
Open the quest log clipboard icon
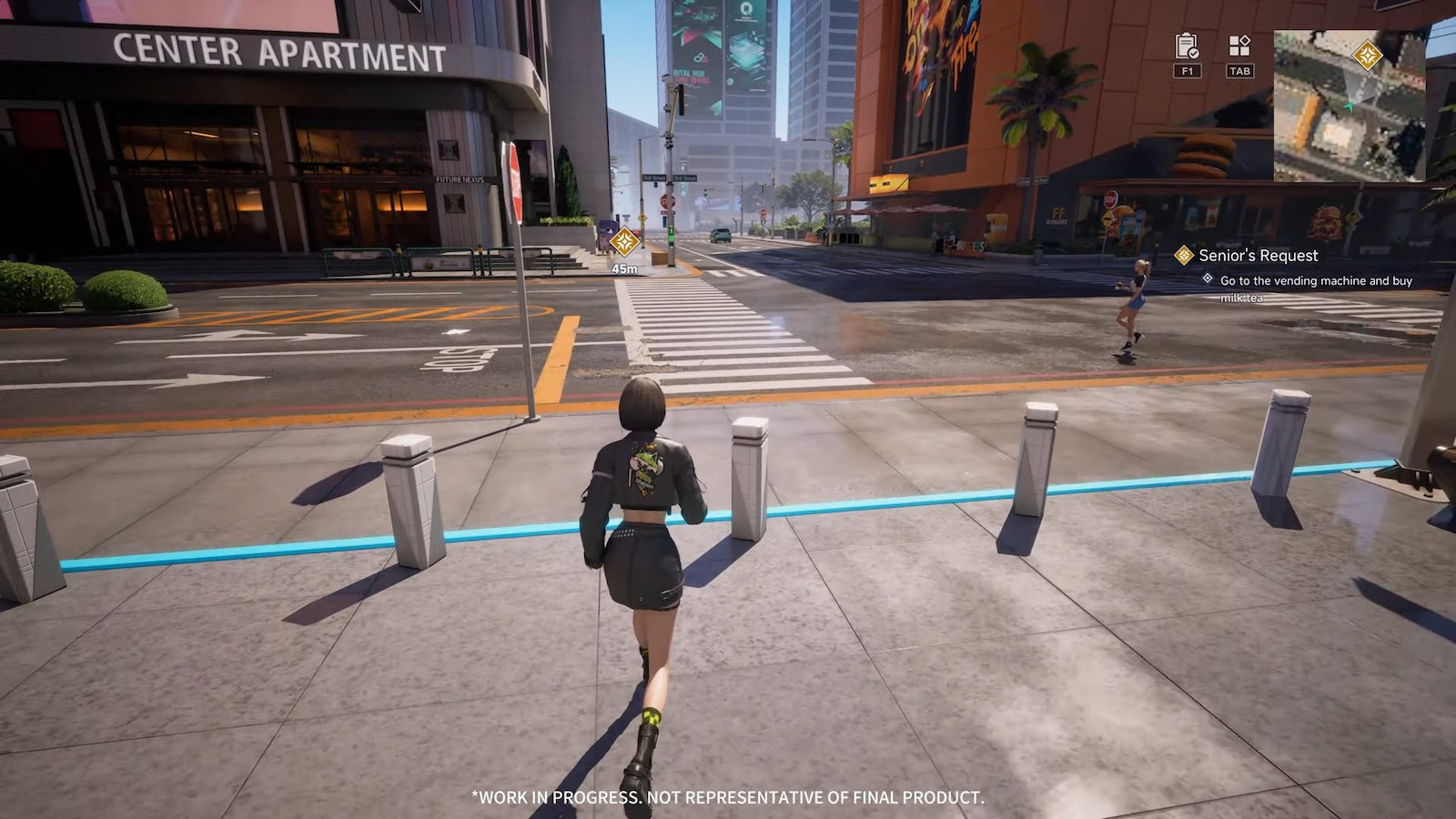pos(1187,45)
